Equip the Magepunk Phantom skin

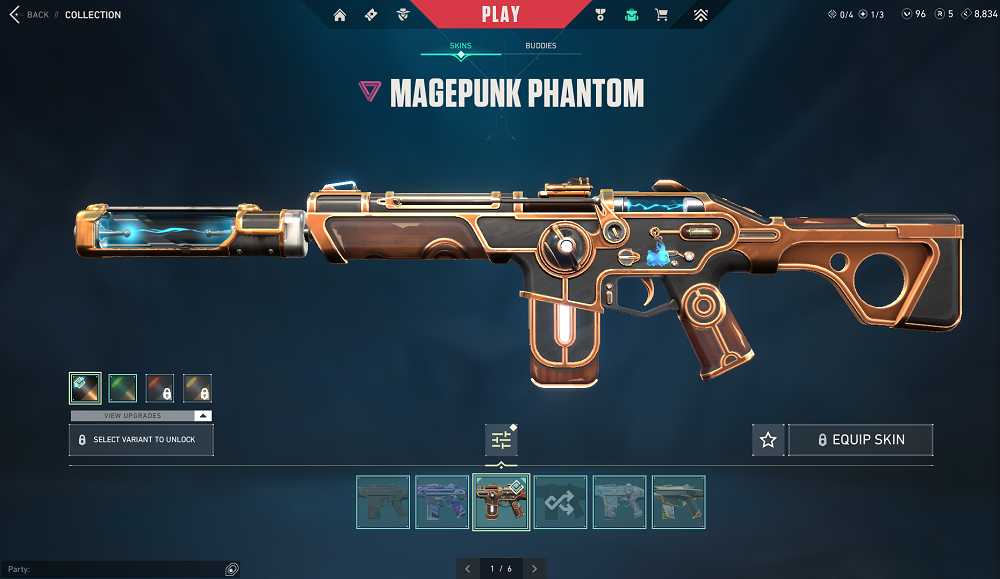click(861, 440)
